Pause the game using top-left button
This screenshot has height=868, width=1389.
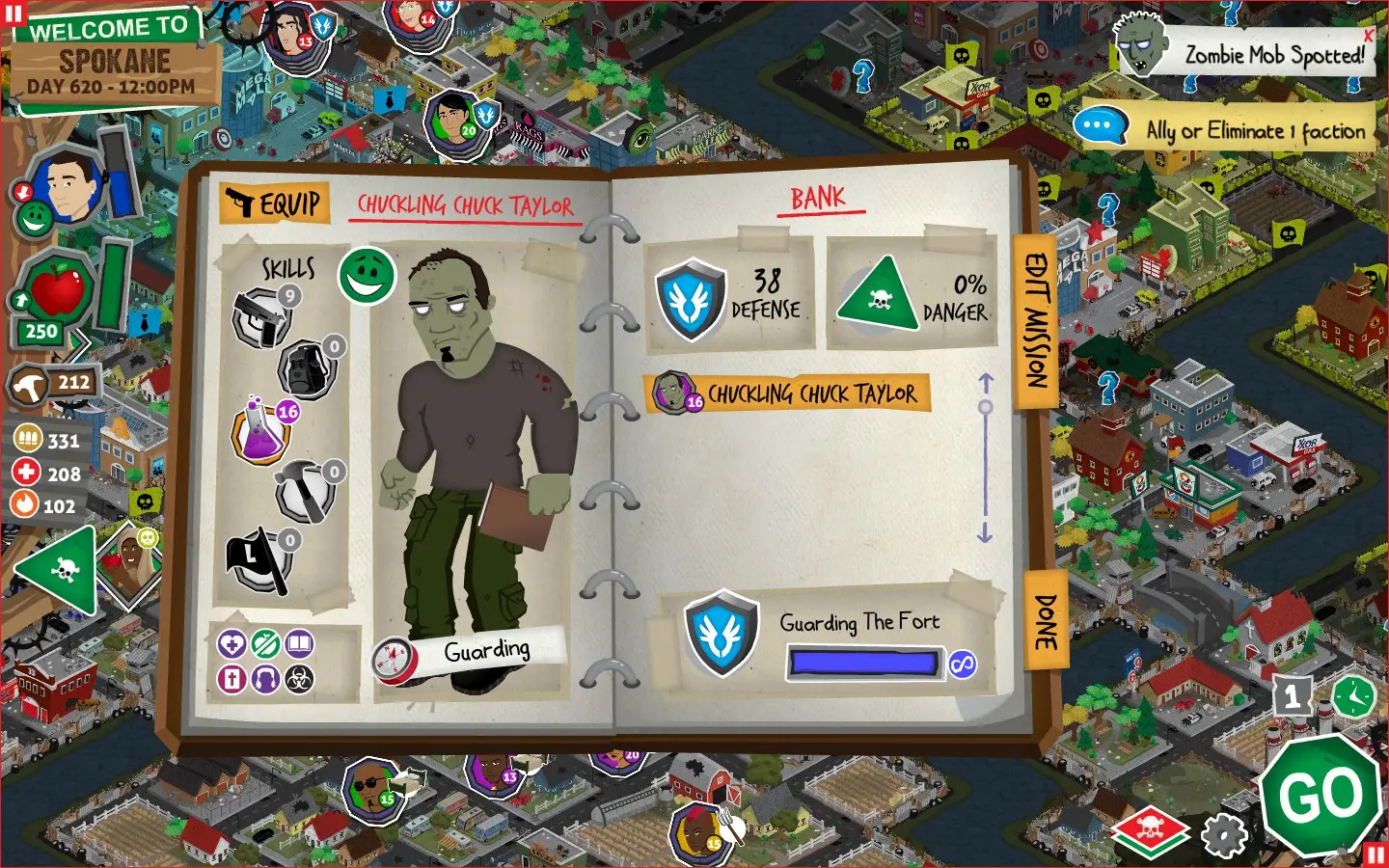click(14, 14)
